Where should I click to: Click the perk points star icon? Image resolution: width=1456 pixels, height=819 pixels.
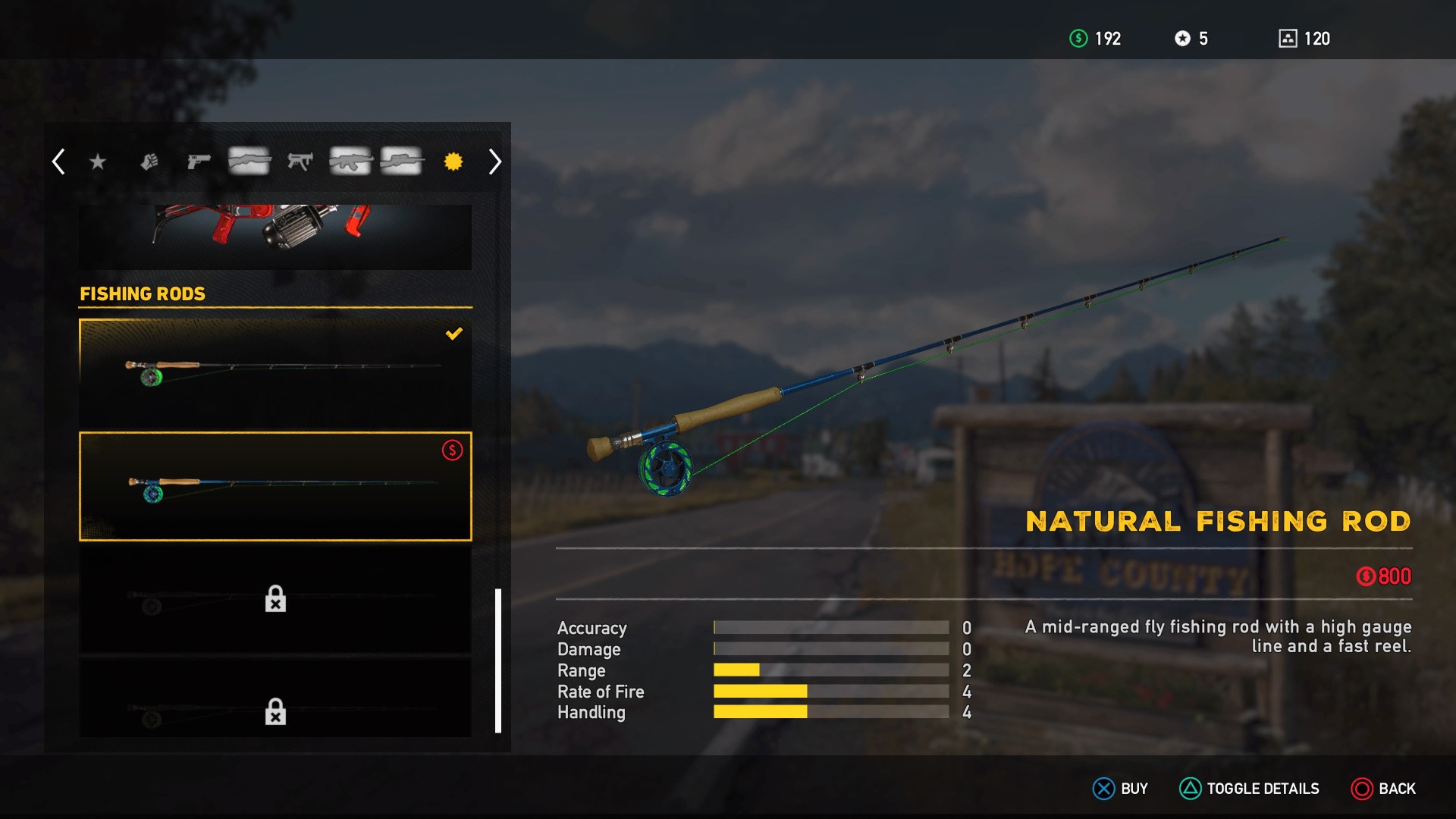point(1182,39)
